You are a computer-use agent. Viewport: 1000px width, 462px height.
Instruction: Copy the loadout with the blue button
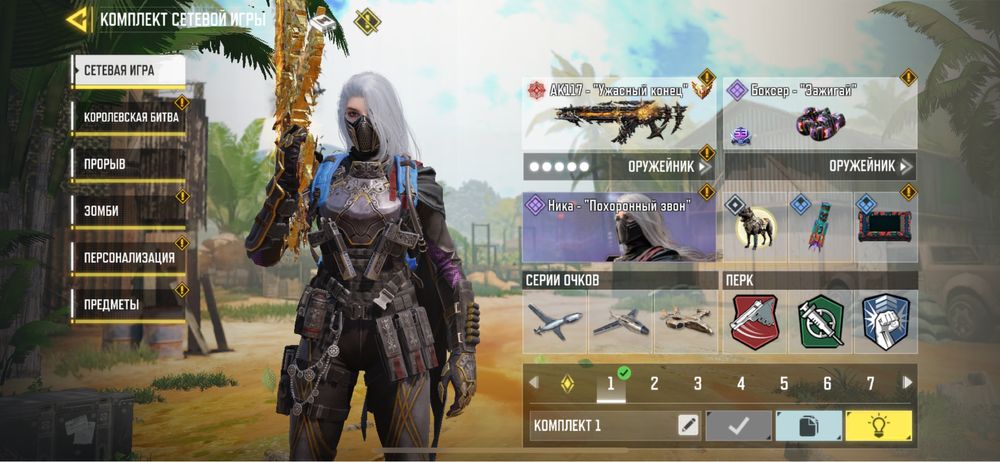click(x=808, y=425)
